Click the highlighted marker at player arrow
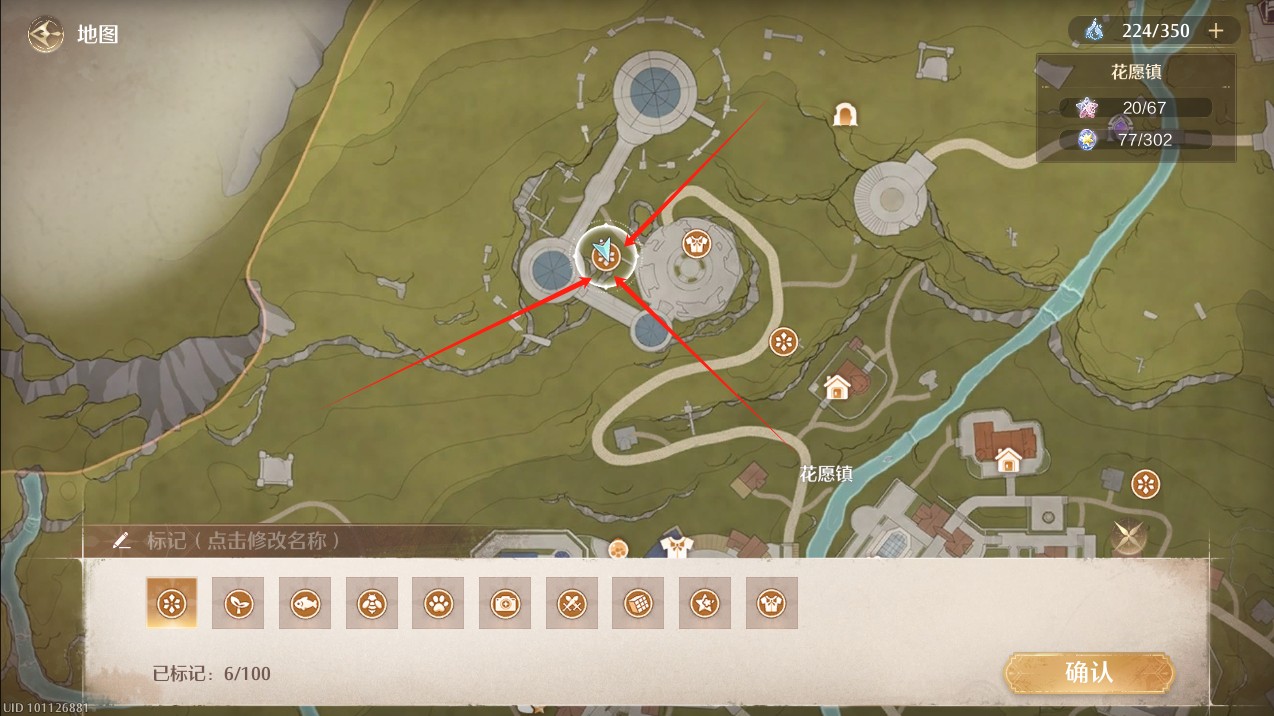This screenshot has height=716, width=1274. [x=605, y=256]
